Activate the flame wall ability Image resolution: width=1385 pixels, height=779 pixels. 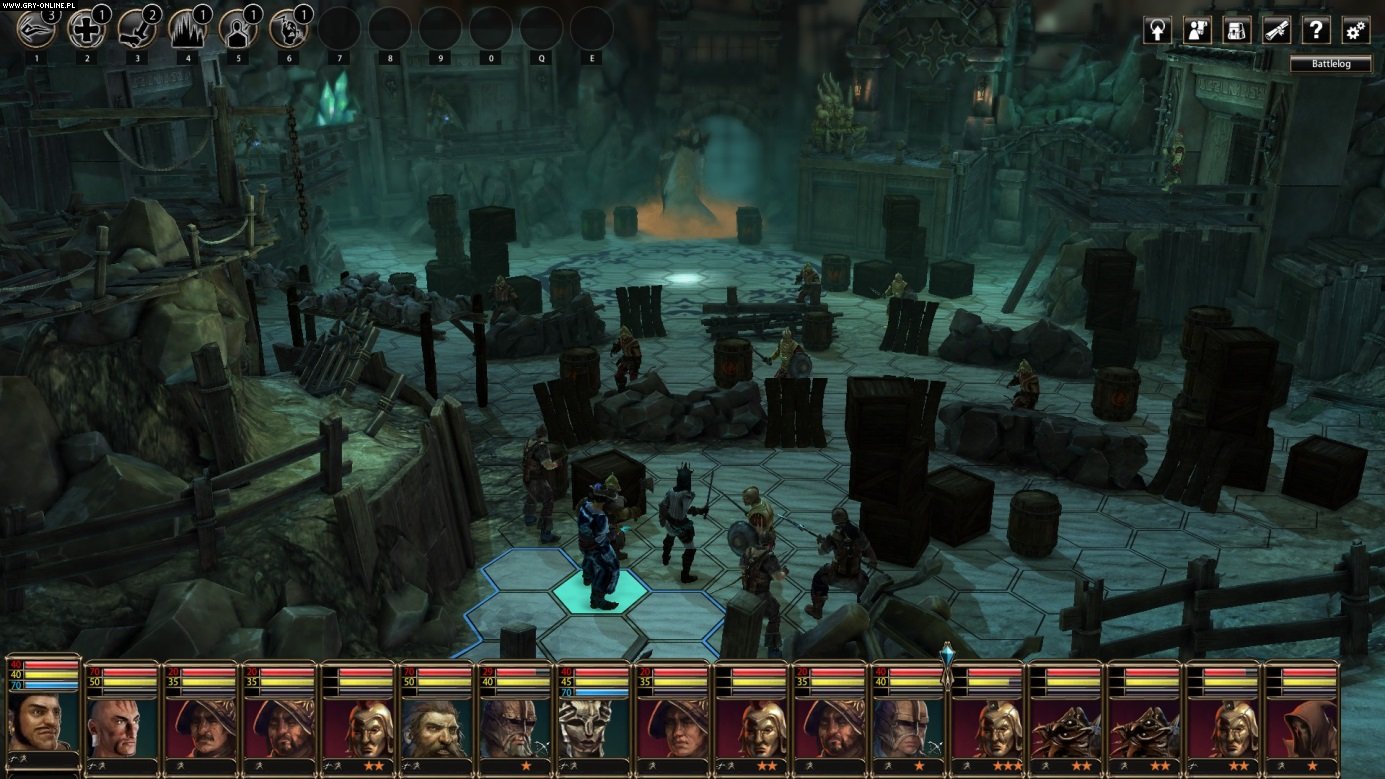pyautogui.click(x=187, y=28)
